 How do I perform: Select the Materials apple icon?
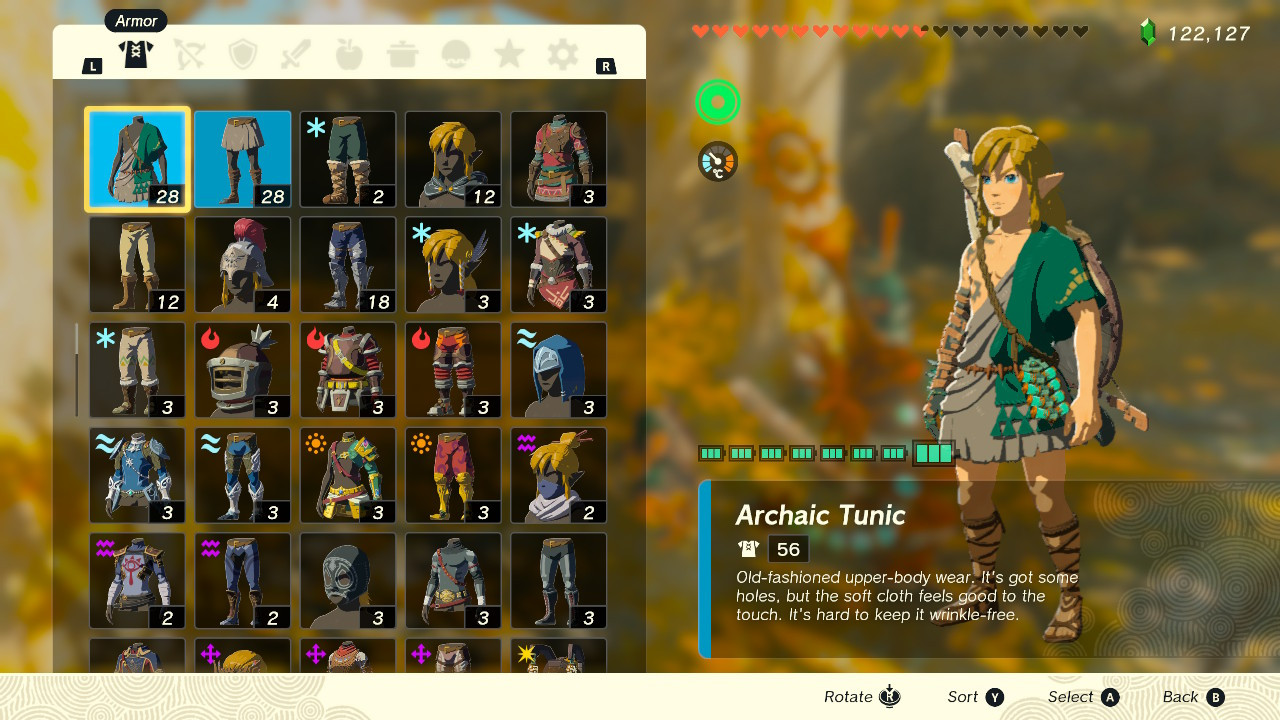pos(347,55)
